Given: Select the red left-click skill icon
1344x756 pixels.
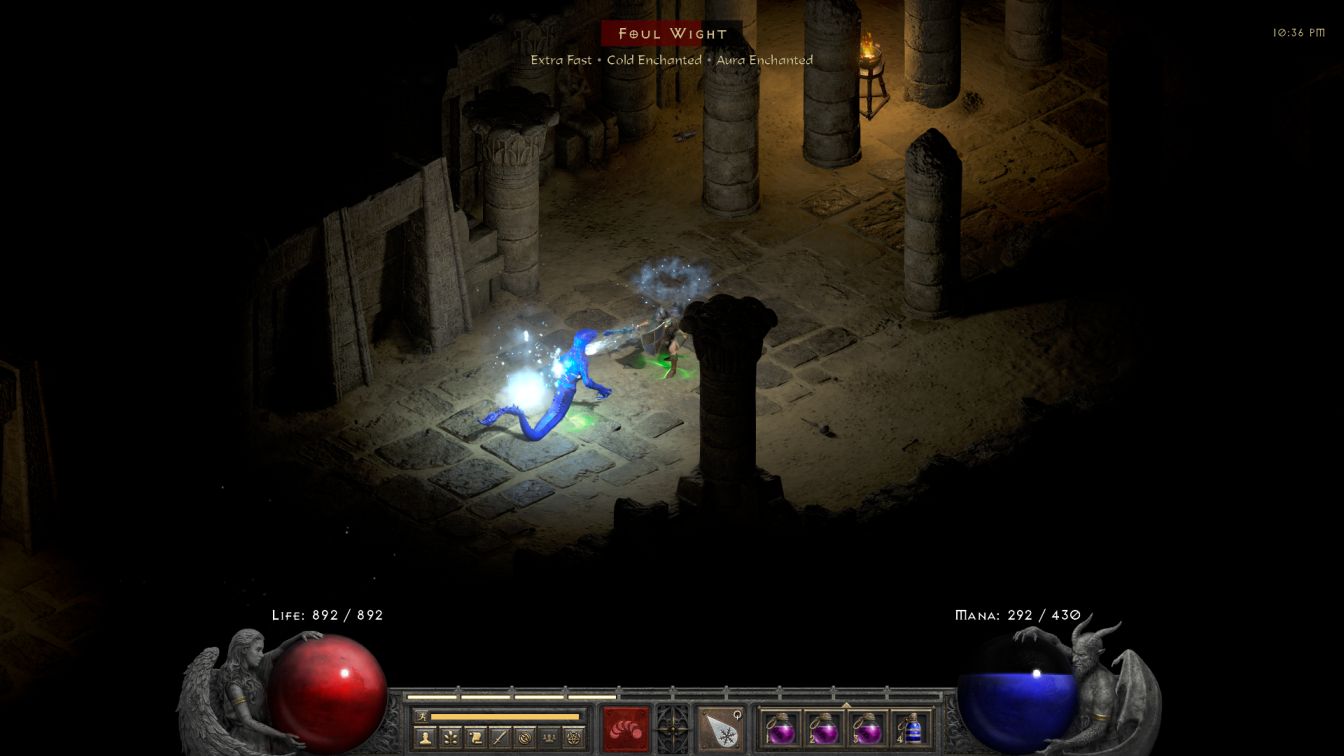Looking at the screenshot, I should click(x=626, y=728).
